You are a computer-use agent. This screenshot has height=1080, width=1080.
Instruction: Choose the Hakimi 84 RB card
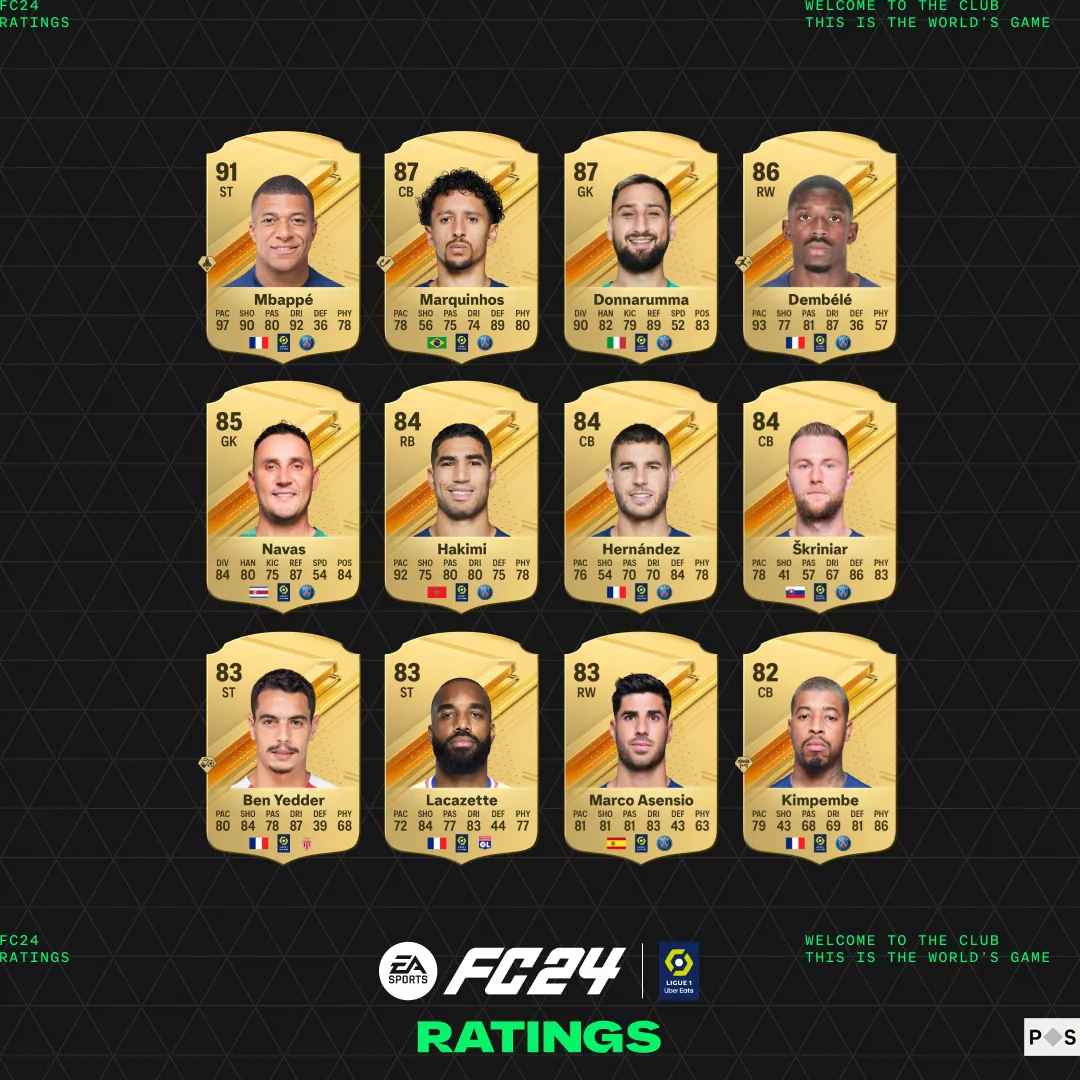(462, 500)
